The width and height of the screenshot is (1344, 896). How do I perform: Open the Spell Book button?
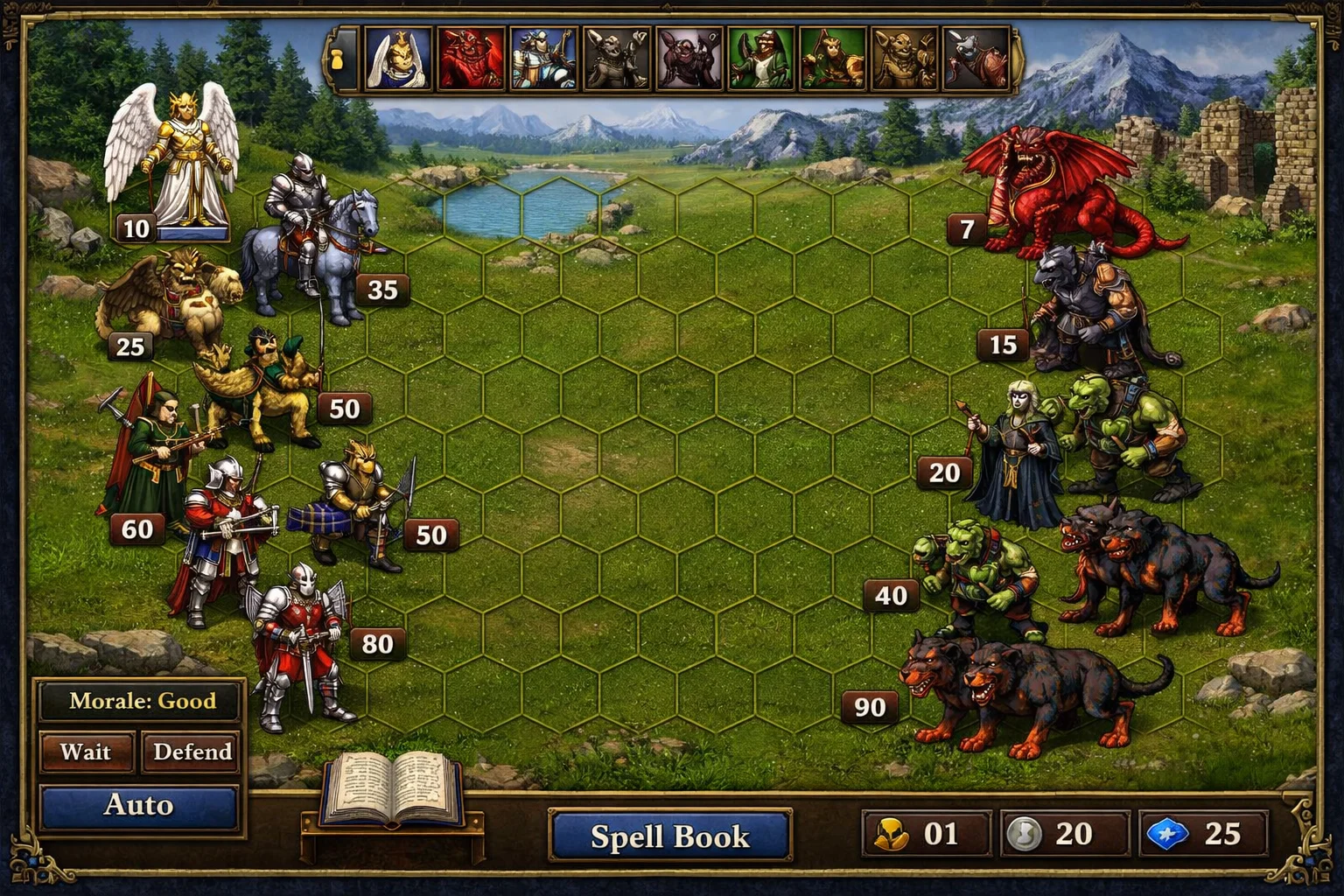point(669,836)
